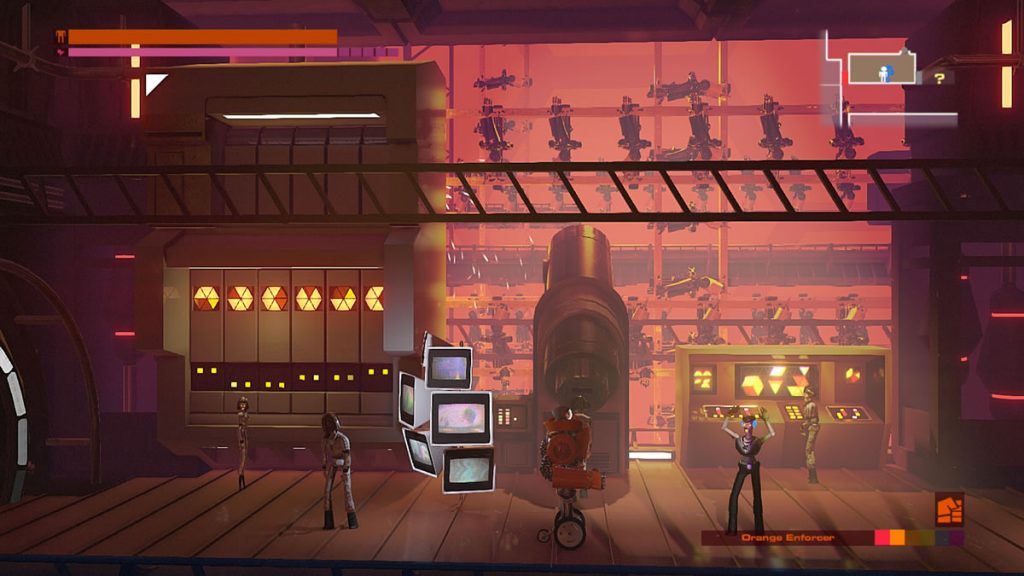Click the white player marker on minimap
The image size is (1024, 576).
tap(884, 72)
